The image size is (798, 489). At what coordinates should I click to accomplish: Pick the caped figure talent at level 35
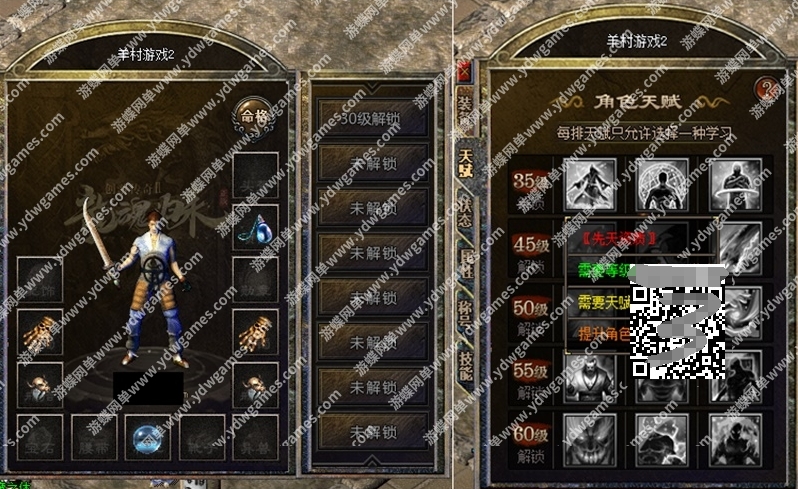coord(588,183)
